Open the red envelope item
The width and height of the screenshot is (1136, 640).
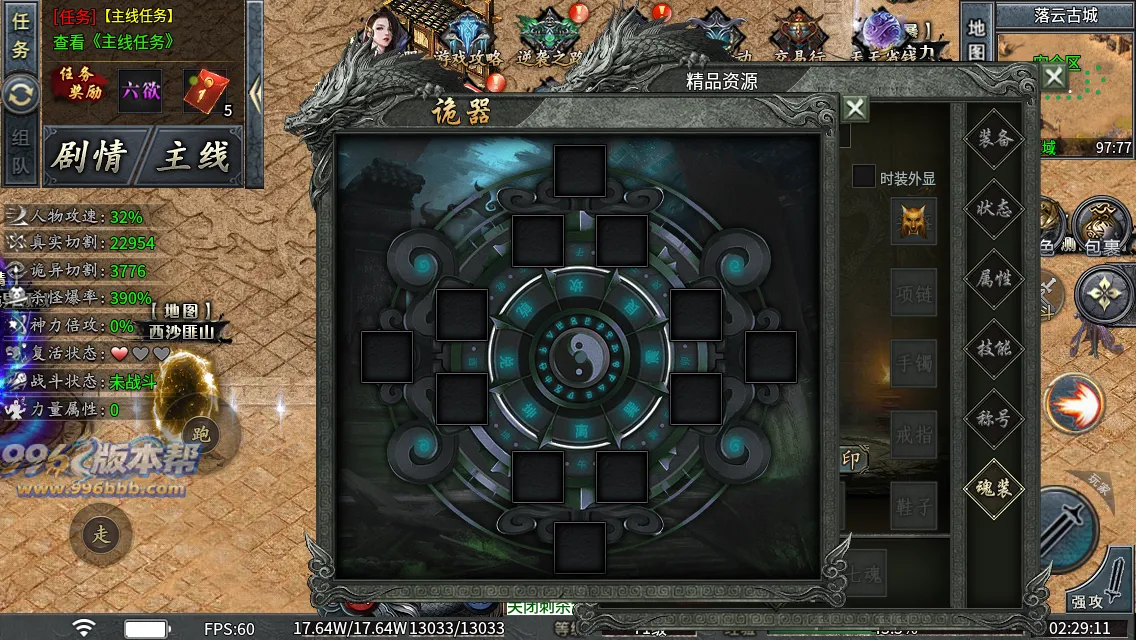click(x=203, y=91)
